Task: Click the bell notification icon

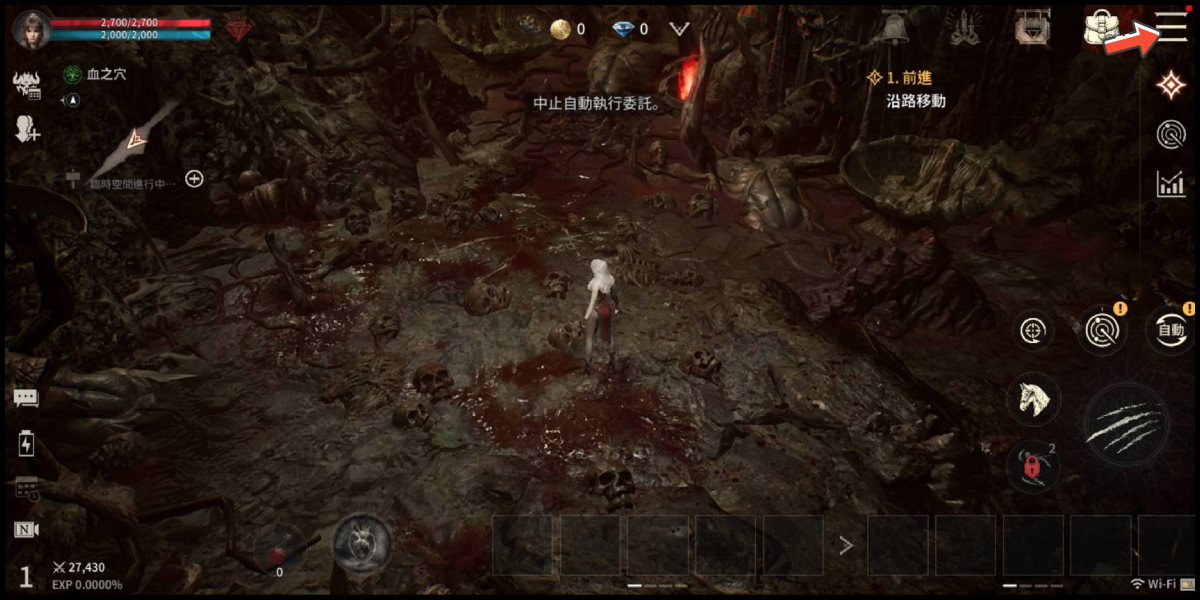Action: click(x=893, y=28)
